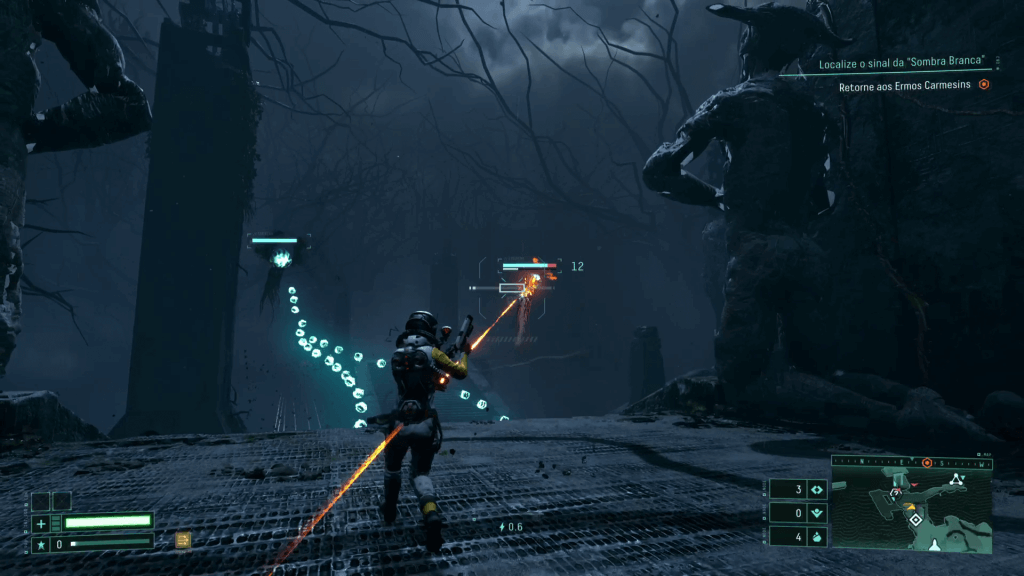This screenshot has height=576, width=1024.
Task: Select the white diamond marker on the minimap
Action: (x=915, y=519)
